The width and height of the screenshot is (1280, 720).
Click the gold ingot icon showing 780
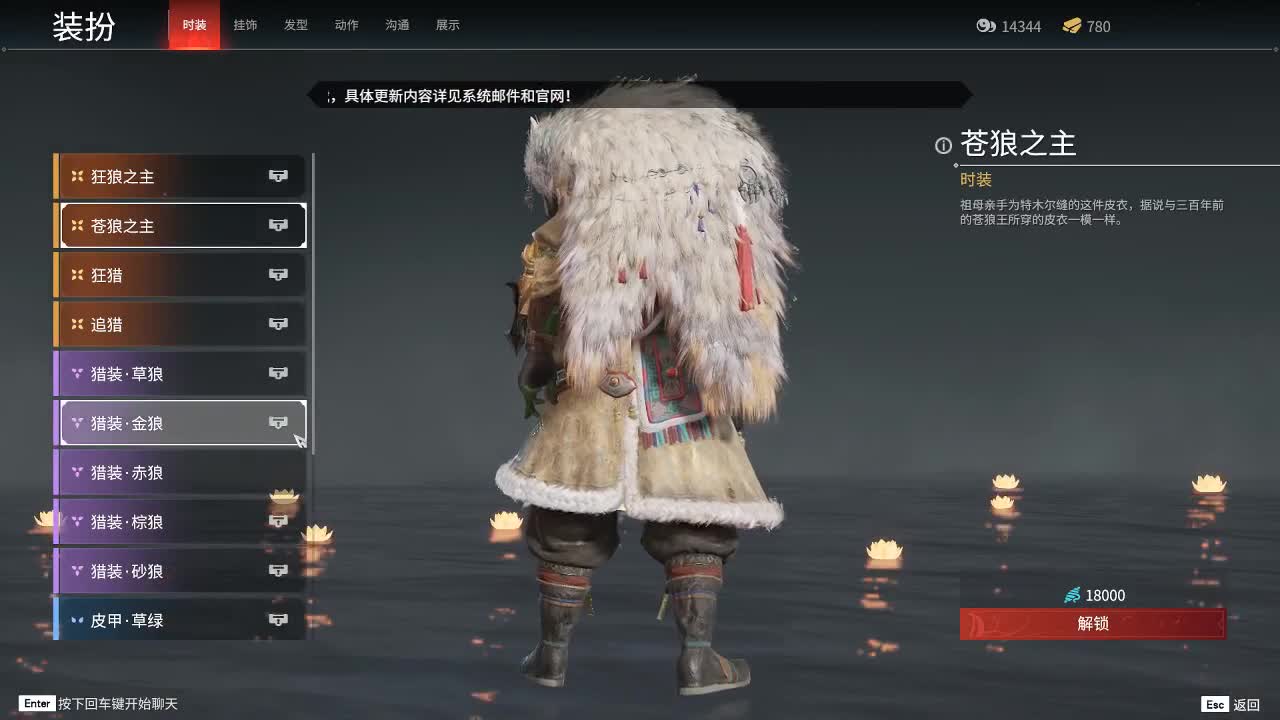tap(1072, 27)
